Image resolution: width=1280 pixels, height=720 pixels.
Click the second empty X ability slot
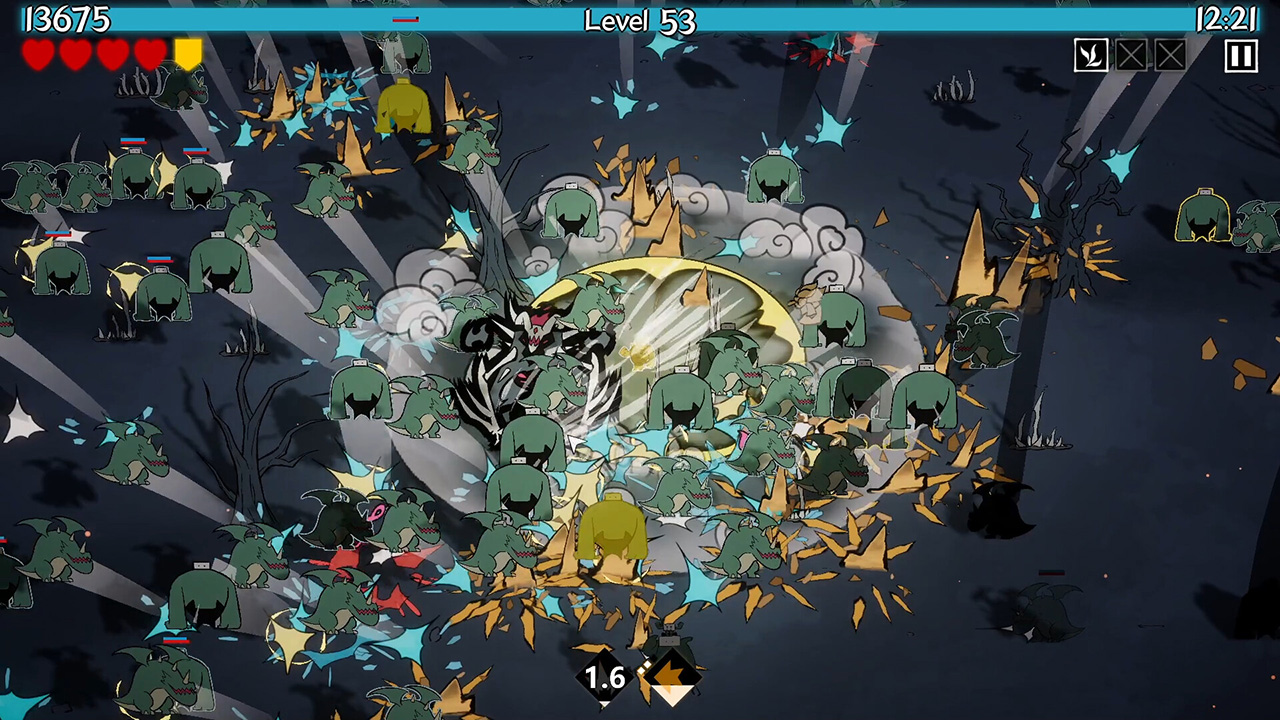click(x=1170, y=56)
